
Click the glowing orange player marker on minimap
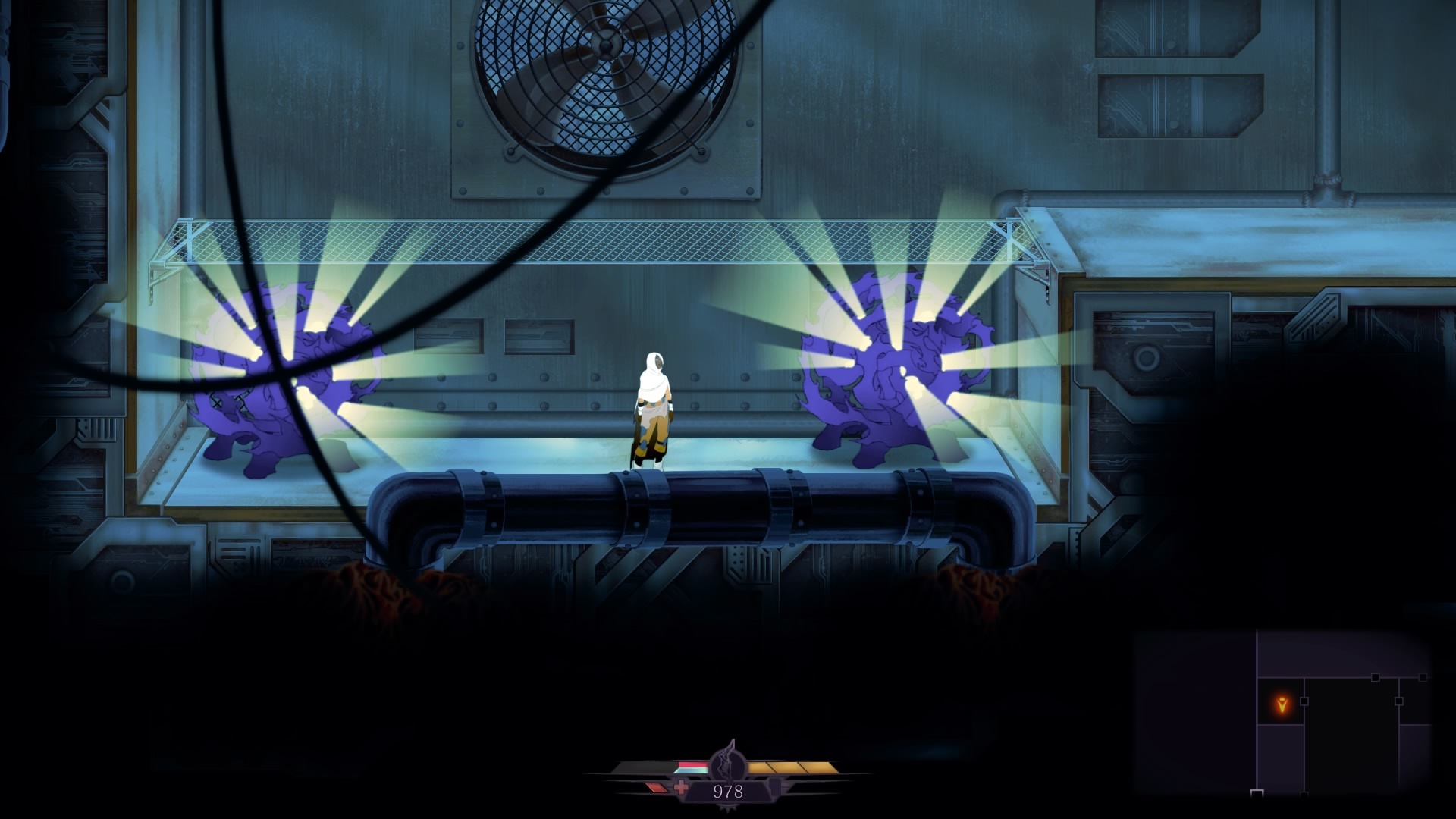(1282, 704)
